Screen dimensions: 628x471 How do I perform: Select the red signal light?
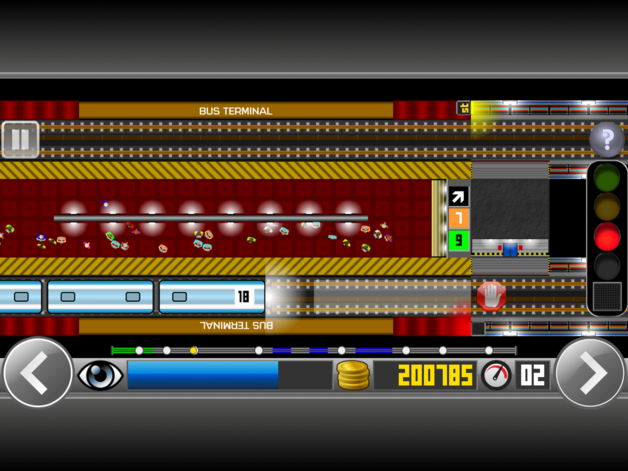606,237
